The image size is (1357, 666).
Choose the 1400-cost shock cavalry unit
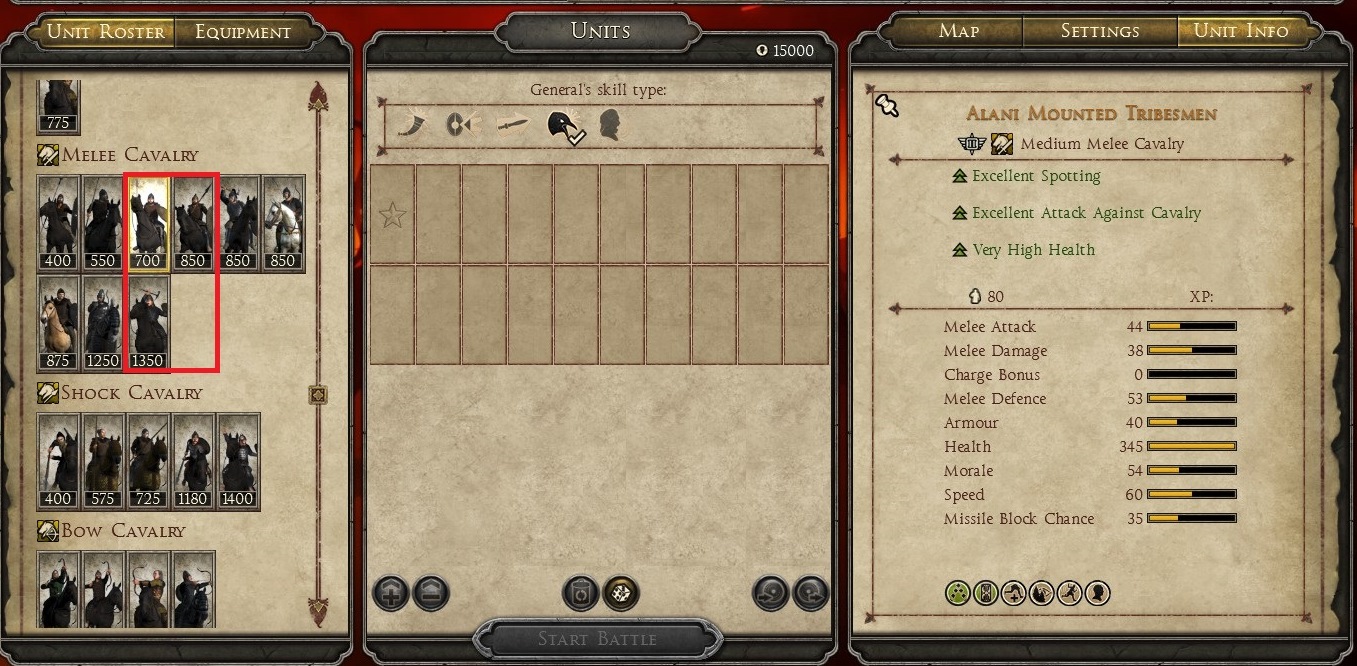[x=238, y=461]
